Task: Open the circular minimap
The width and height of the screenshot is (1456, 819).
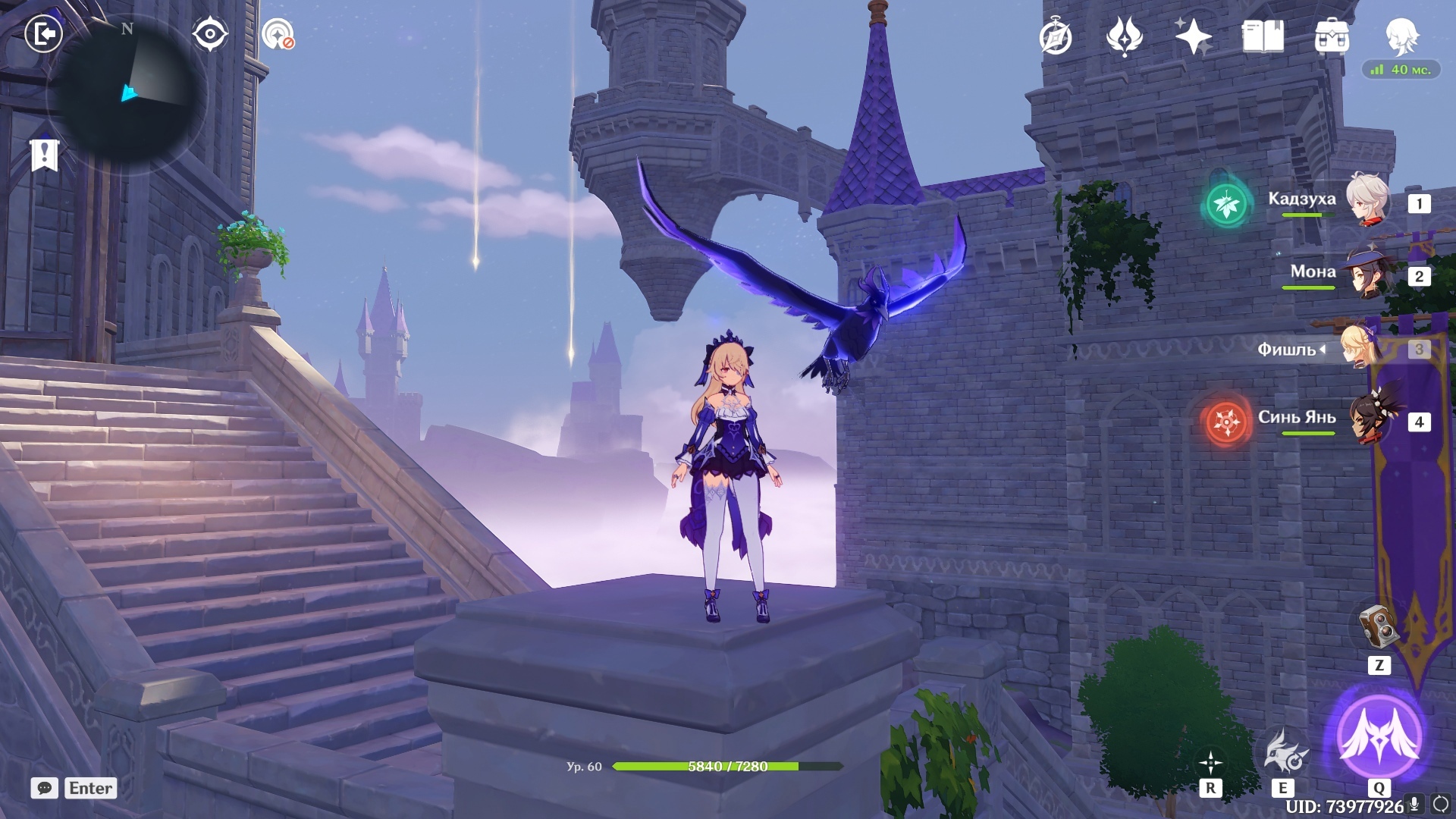Action: [x=127, y=96]
